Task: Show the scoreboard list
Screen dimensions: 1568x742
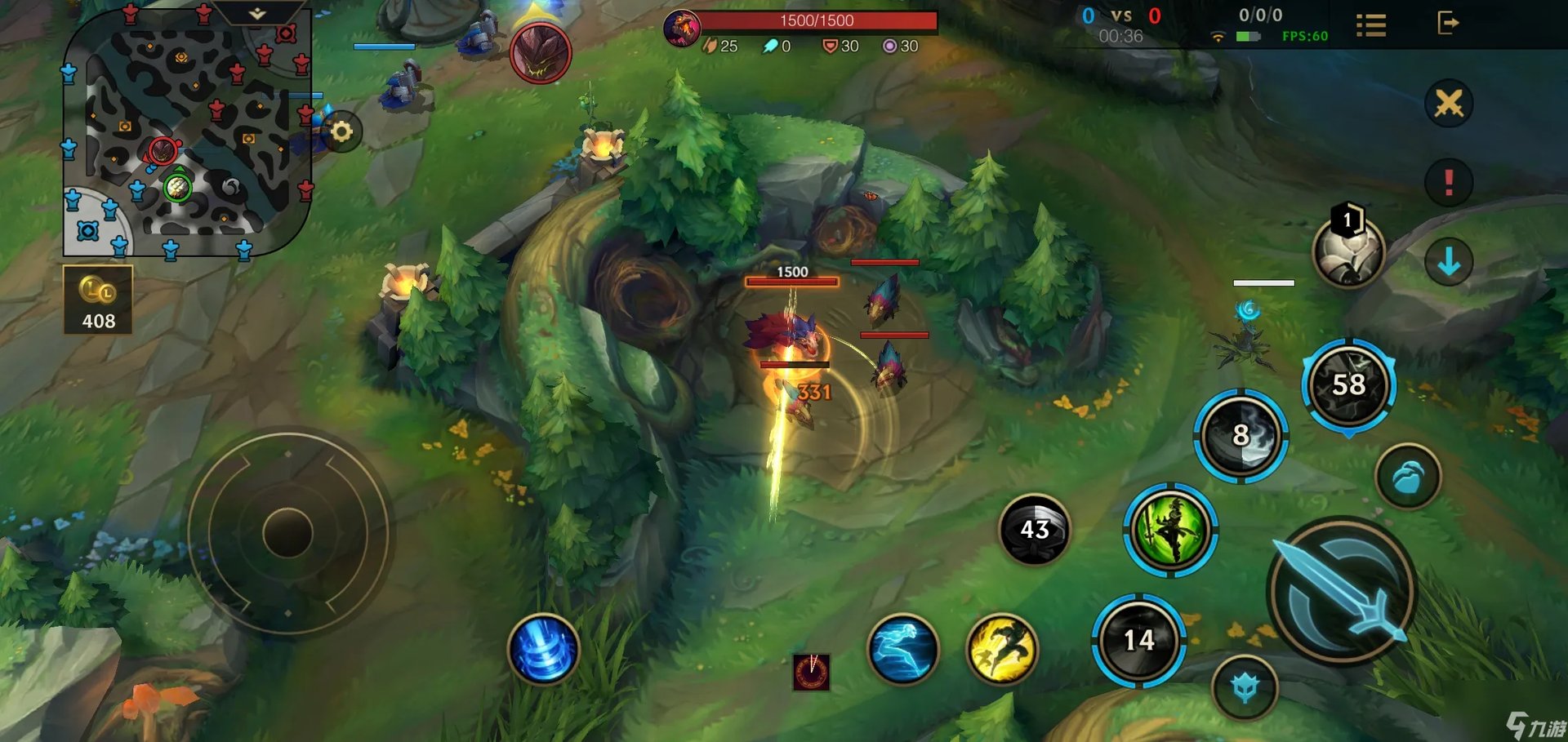Action: tap(1371, 25)
